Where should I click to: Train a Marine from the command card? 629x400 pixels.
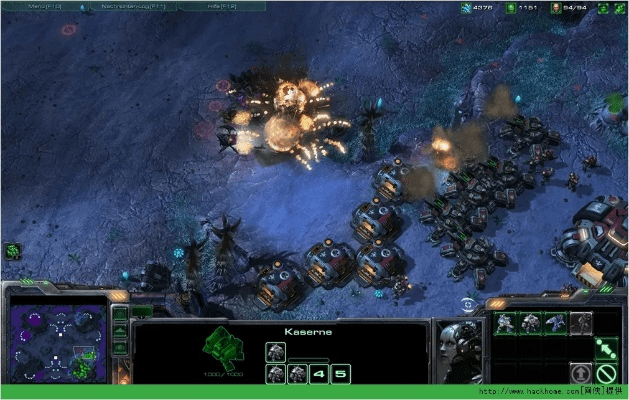505,322
